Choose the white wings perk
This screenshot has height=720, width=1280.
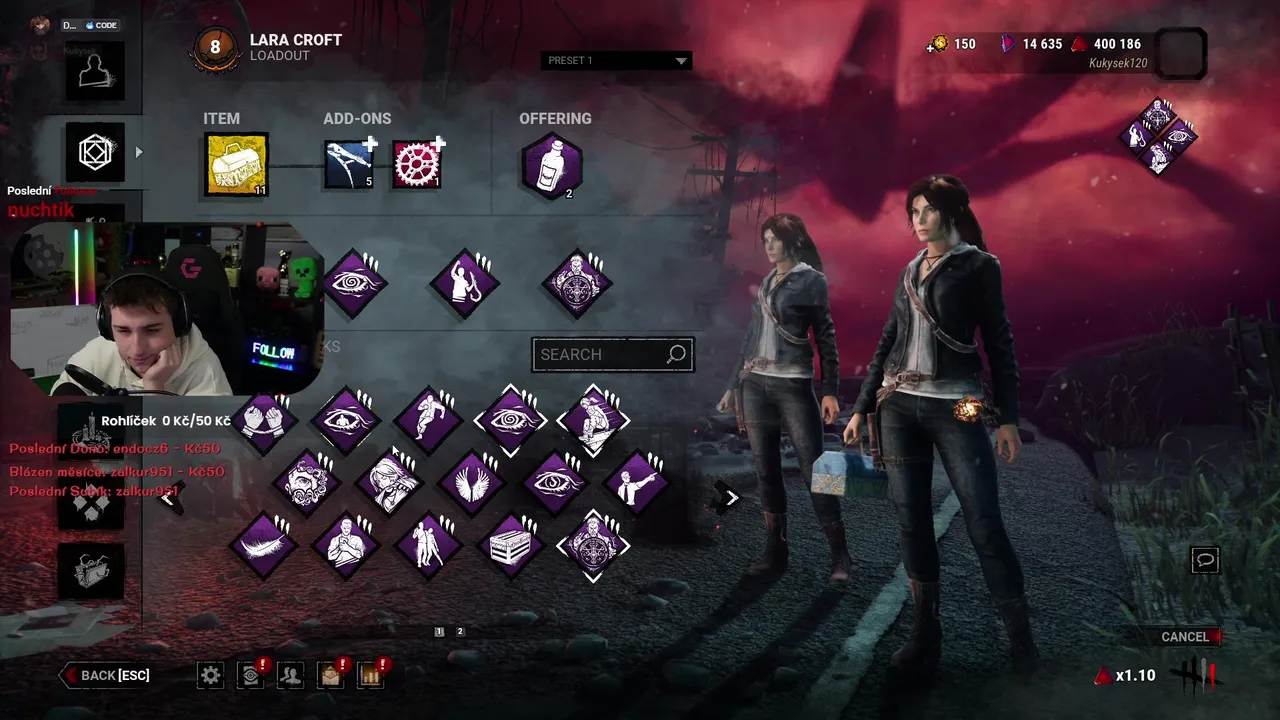[x=470, y=483]
